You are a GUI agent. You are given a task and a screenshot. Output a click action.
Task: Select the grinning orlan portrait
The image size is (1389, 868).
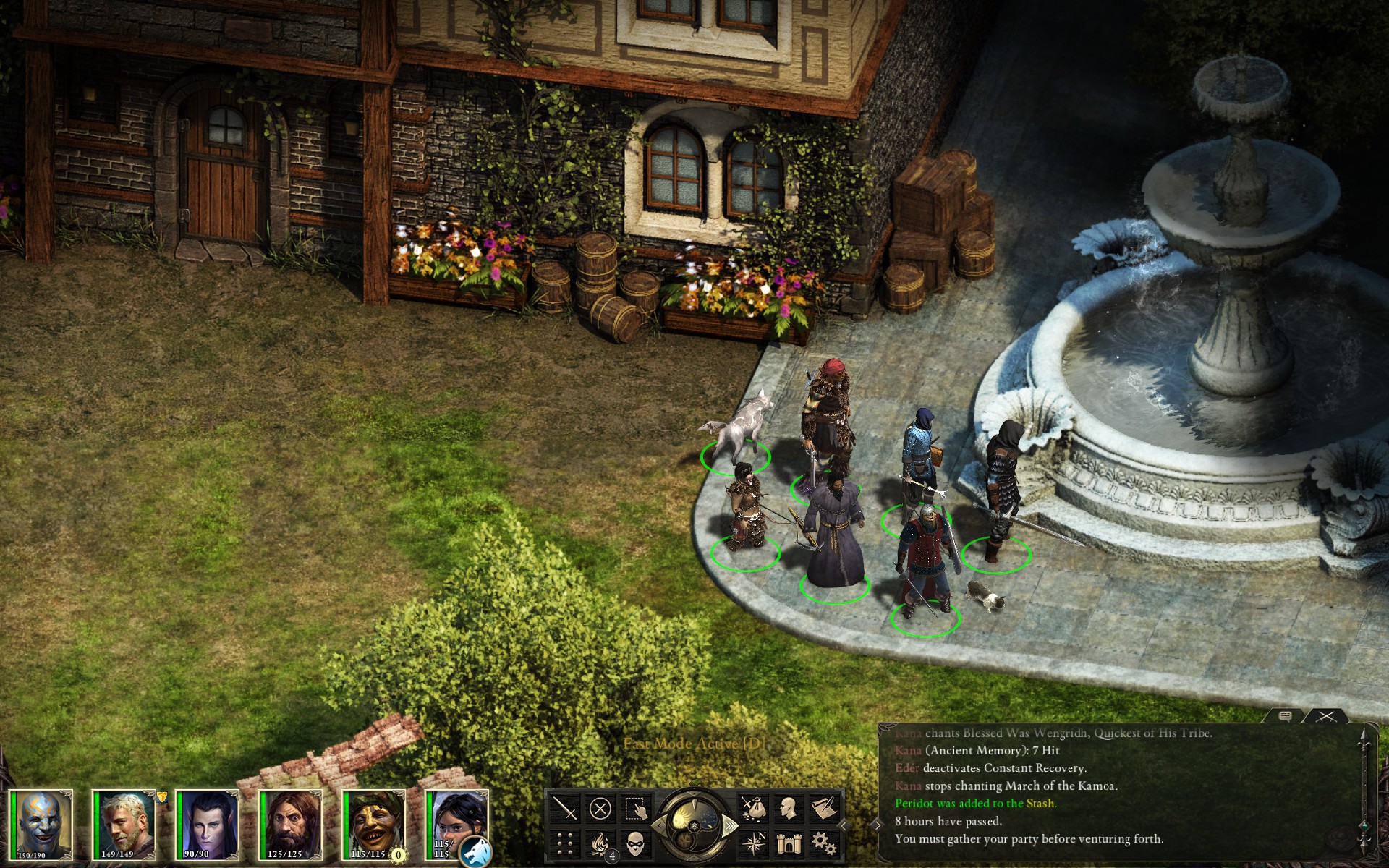pos(374,825)
